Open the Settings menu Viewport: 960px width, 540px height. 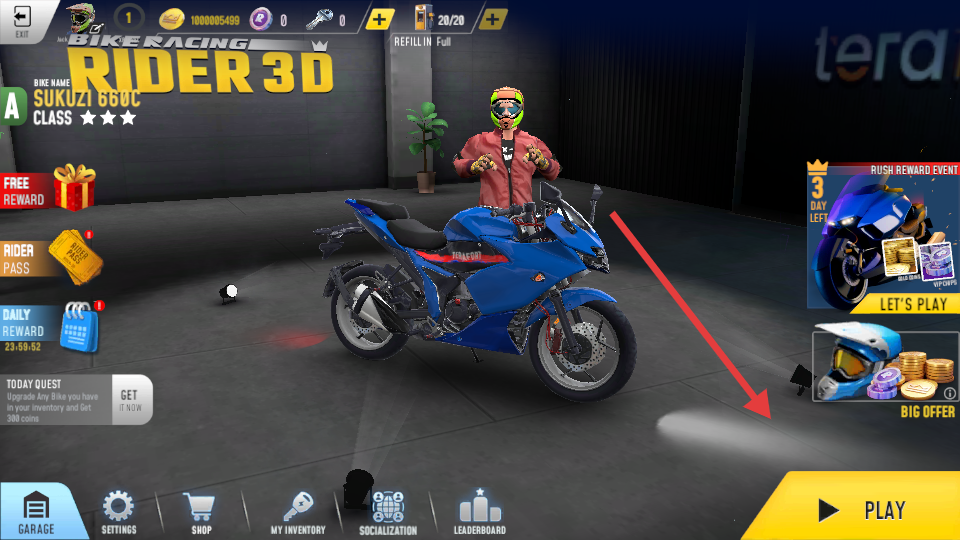point(119,511)
